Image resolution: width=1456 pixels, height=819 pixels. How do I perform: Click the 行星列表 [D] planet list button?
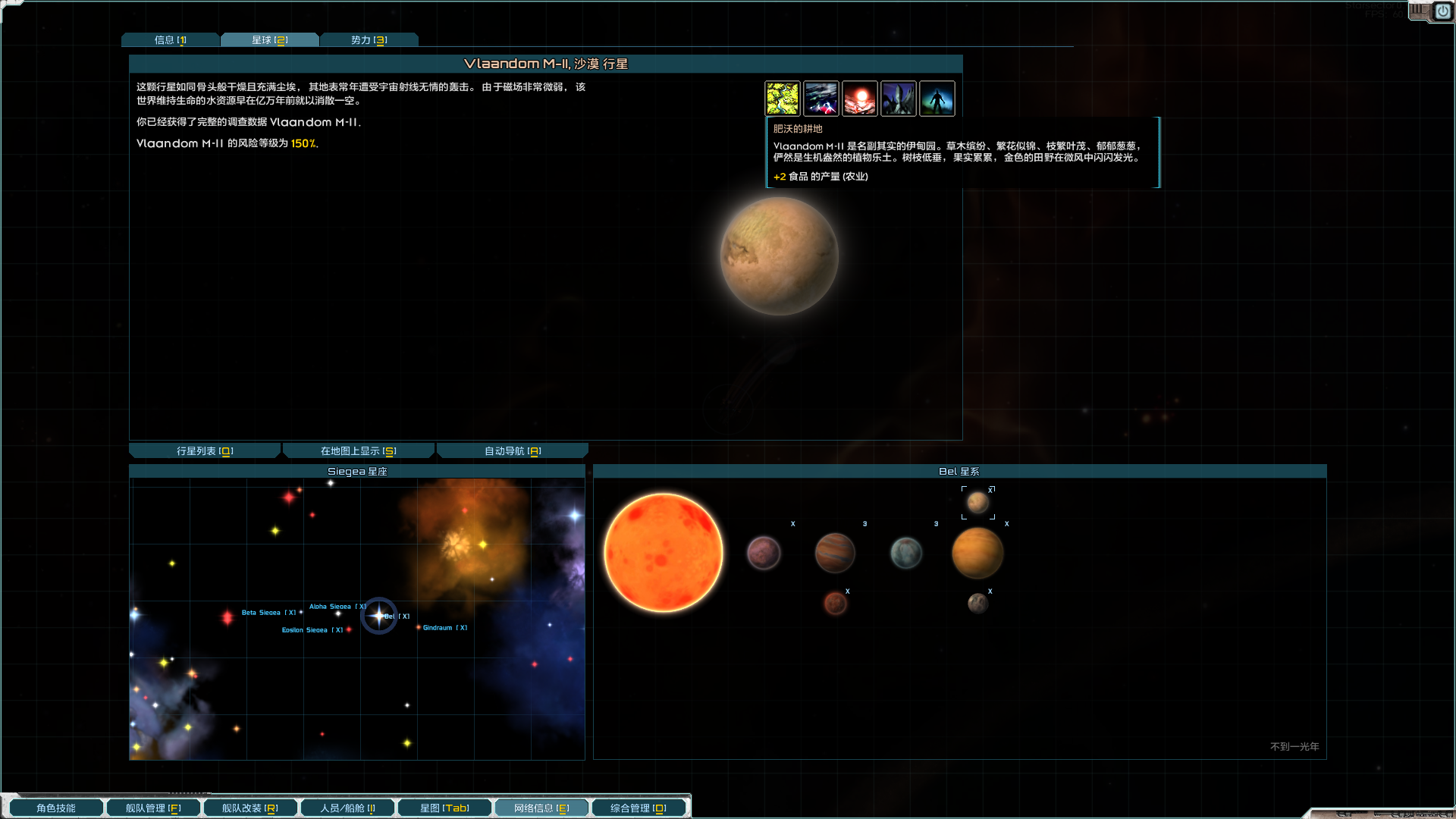click(205, 450)
